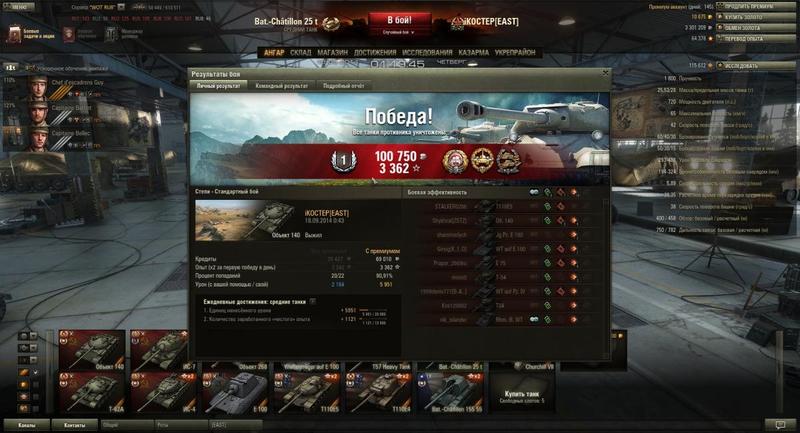Start battle with the red В бой! button

[x=401, y=21]
